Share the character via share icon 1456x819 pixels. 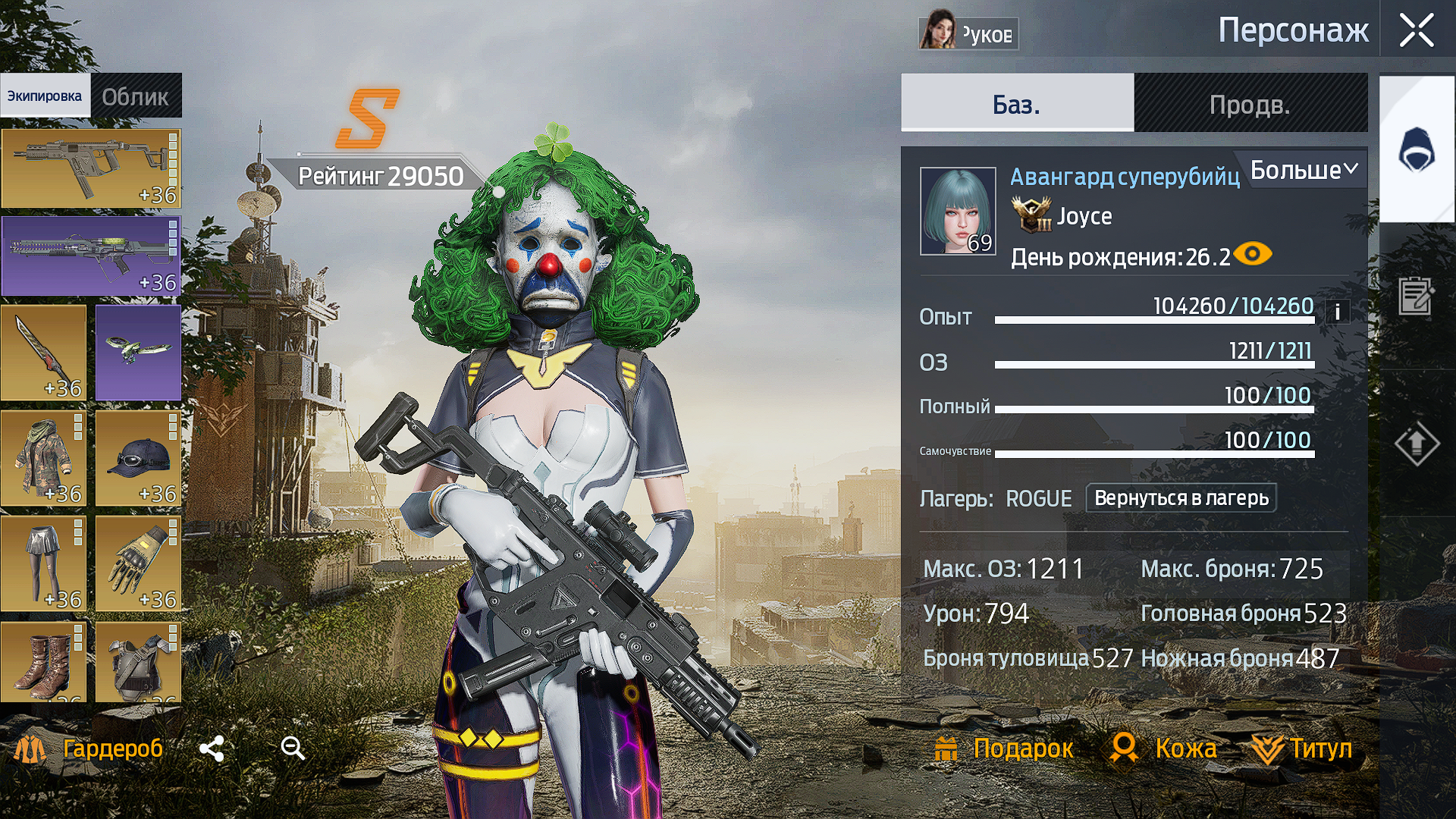point(212,748)
